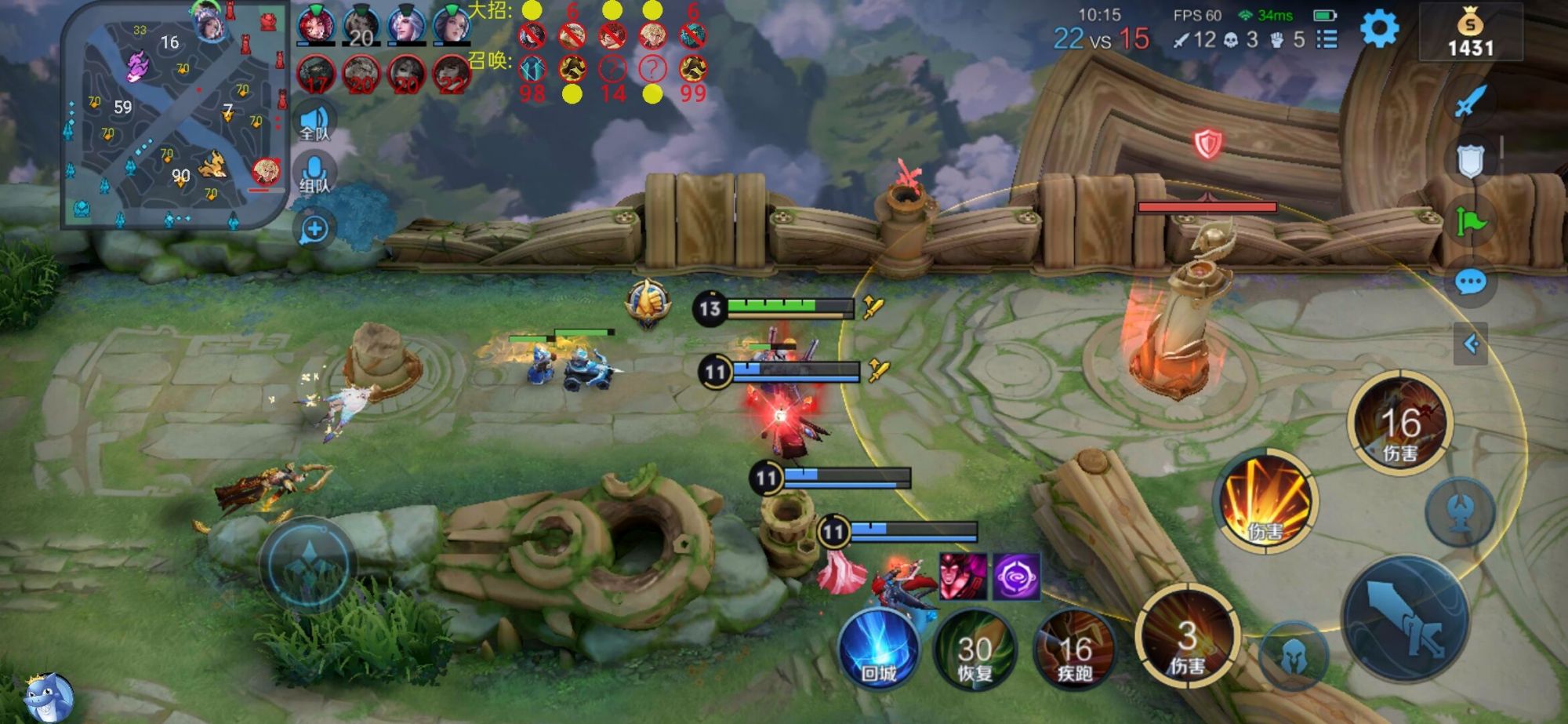Send the green flag gather signal
Image resolution: width=1568 pixels, height=724 pixels.
1470,223
